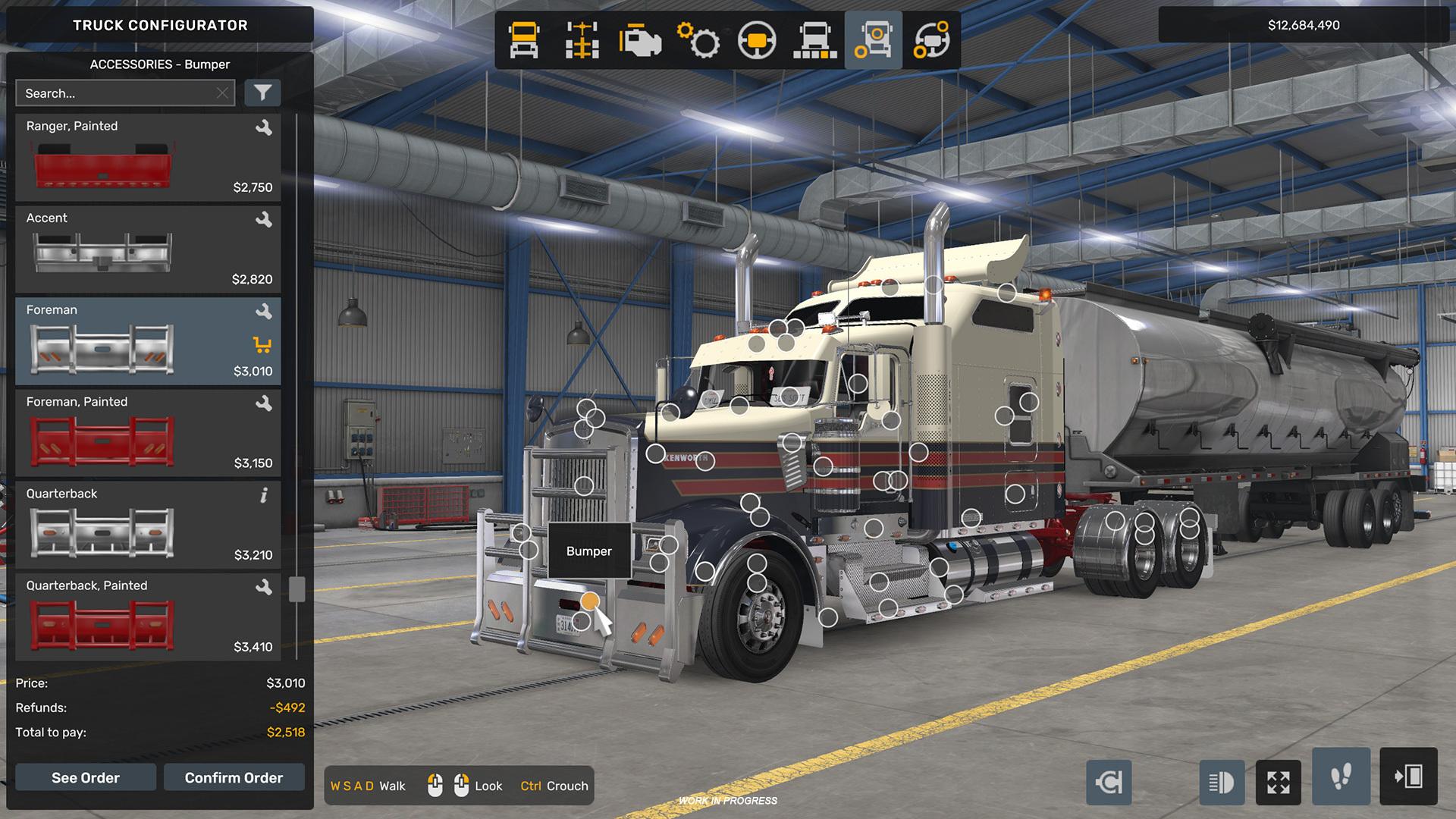Confirm Order for the bumper
The height and width of the screenshot is (819, 1456).
pyautogui.click(x=234, y=777)
